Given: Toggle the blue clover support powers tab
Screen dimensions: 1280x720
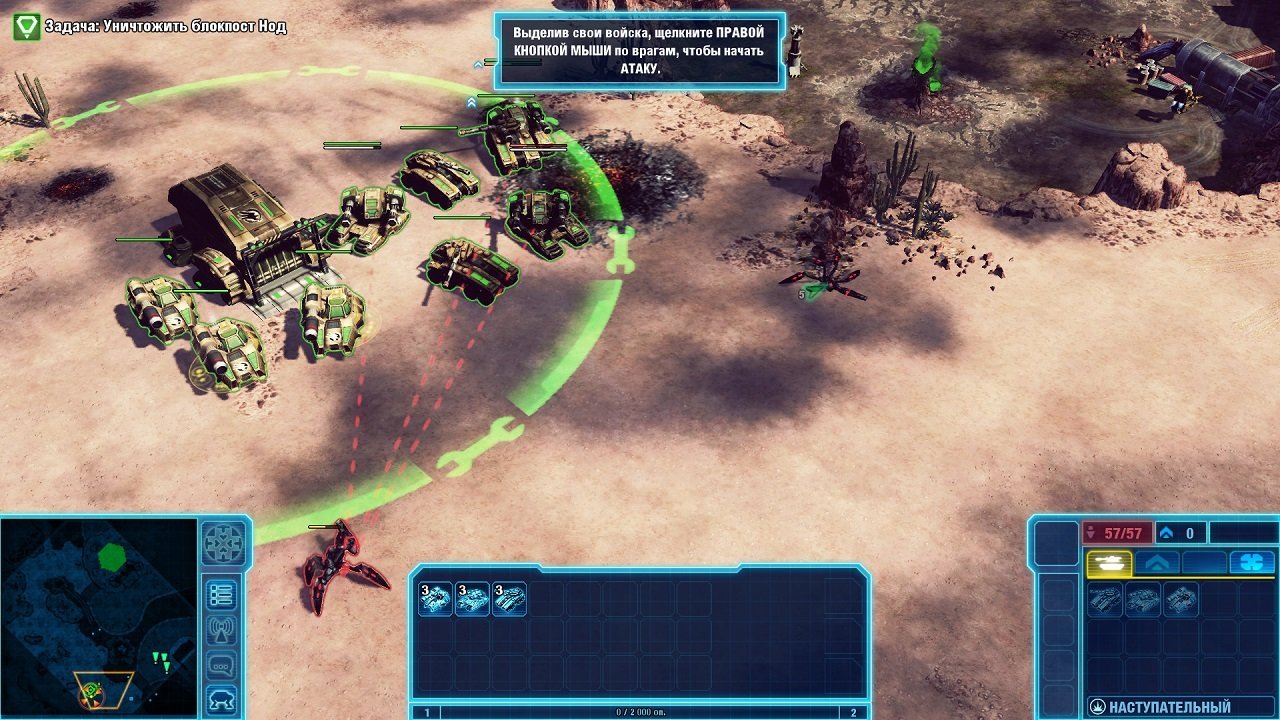Looking at the screenshot, I should pos(1252,563).
